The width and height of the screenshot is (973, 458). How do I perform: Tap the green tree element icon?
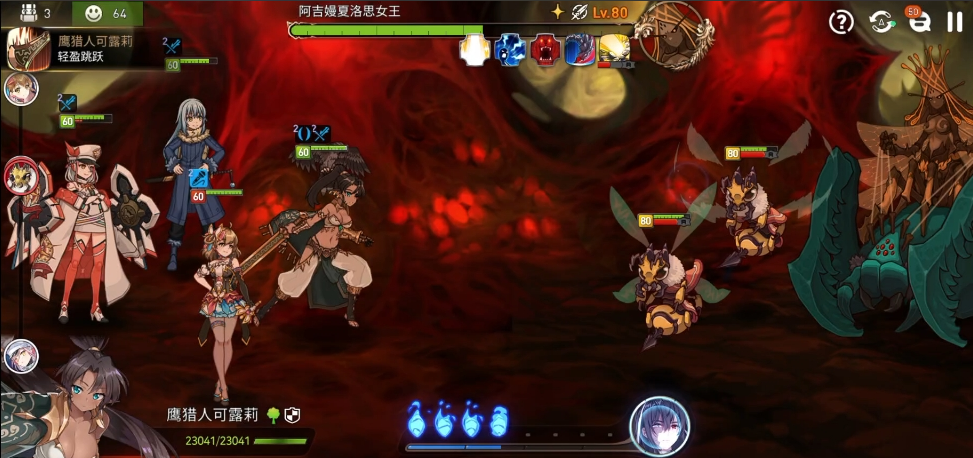(273, 414)
